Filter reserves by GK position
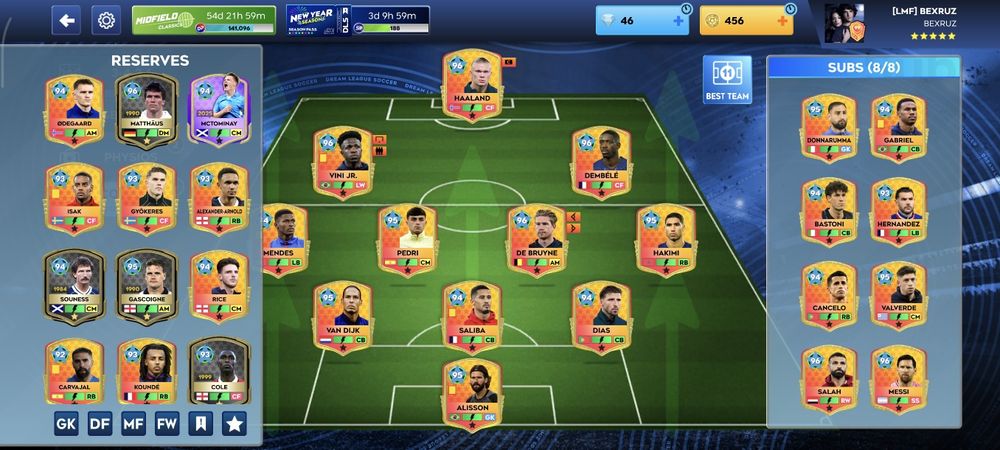This screenshot has height=450, width=1000. (x=66, y=423)
